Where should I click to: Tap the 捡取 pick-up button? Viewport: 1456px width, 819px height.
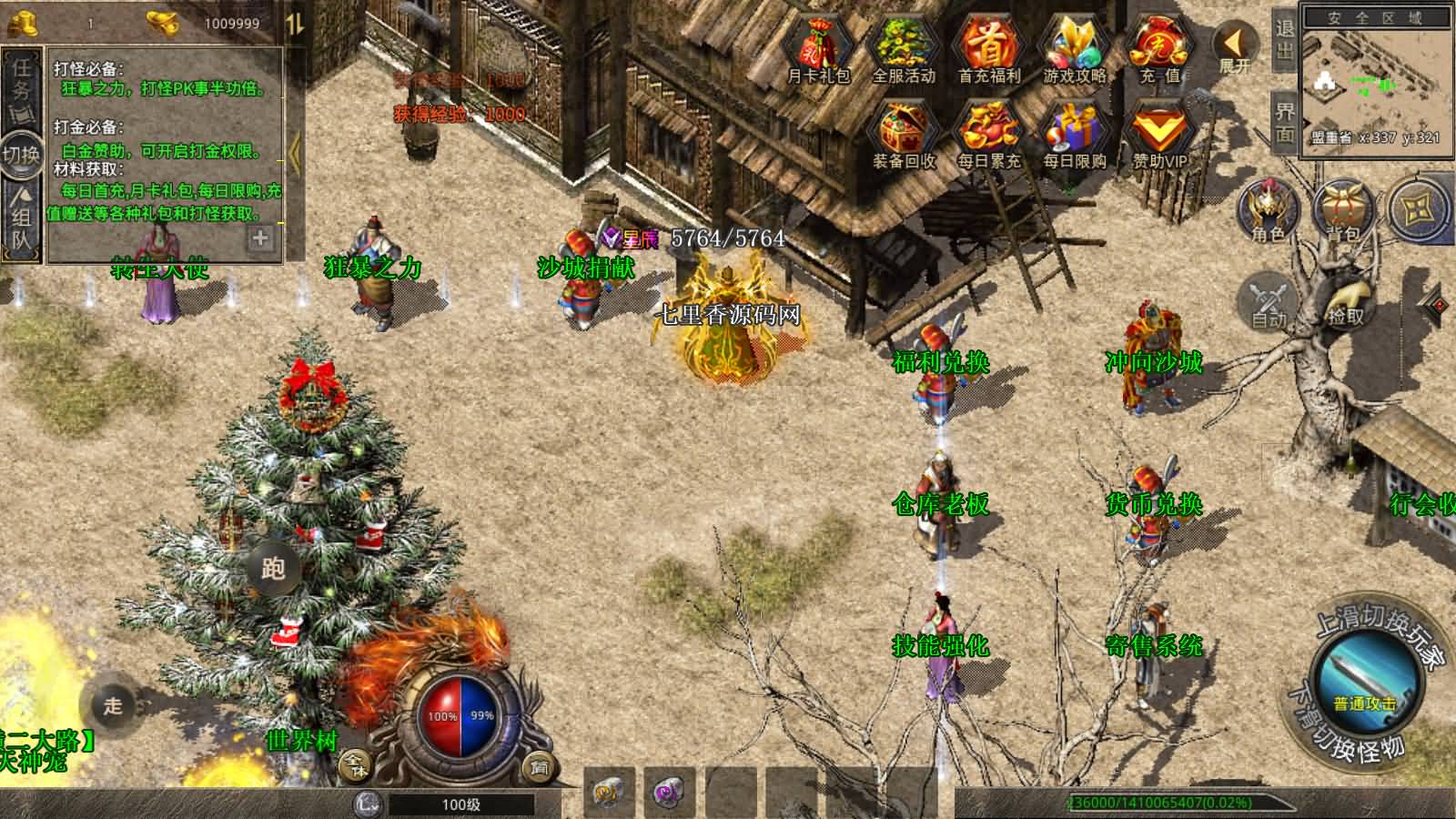pyautogui.click(x=1345, y=298)
